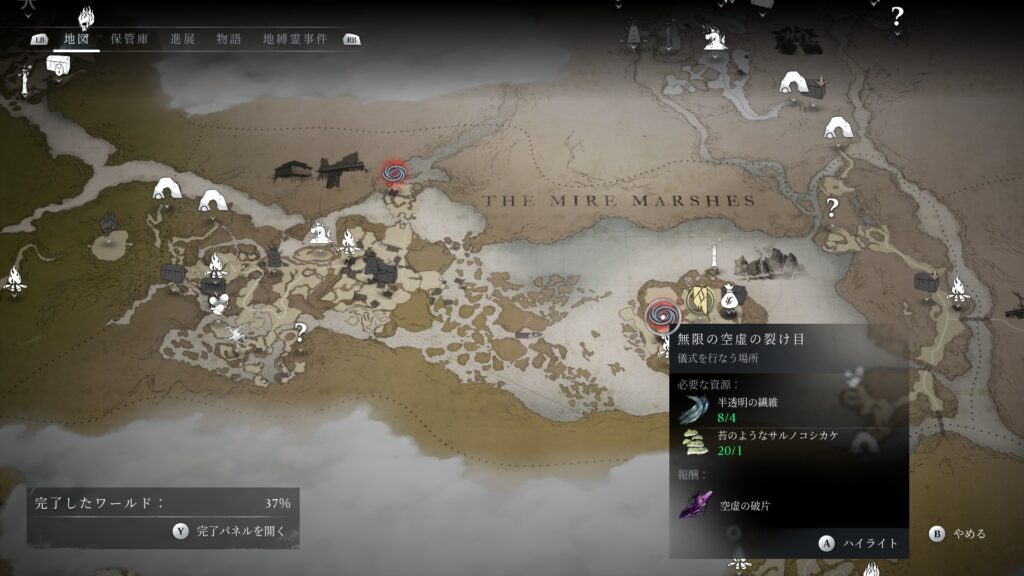Open the 物語 tab
The image size is (1024, 576).
tap(228, 39)
